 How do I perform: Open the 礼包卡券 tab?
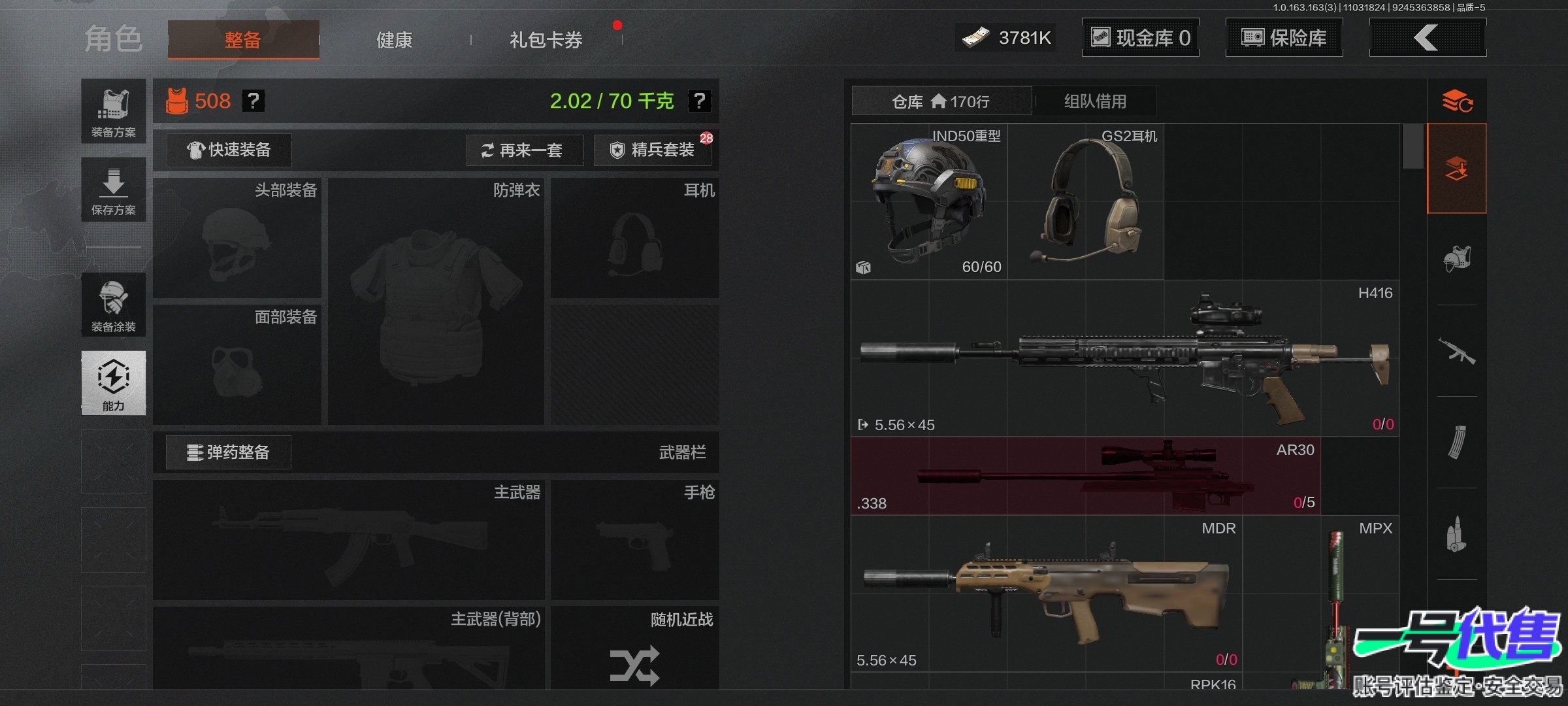(x=546, y=40)
